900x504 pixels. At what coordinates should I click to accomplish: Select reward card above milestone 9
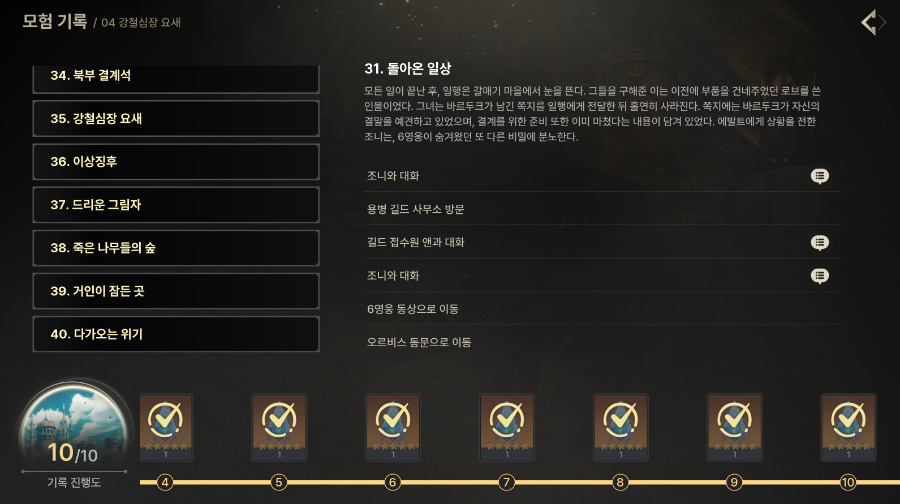[x=735, y=427]
